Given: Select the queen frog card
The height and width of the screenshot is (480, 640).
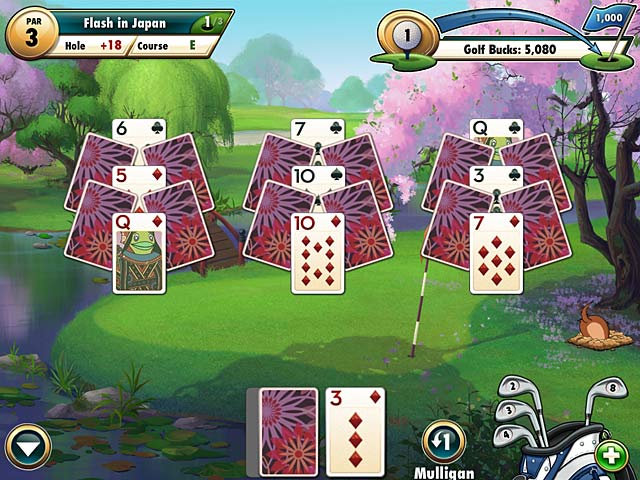Looking at the screenshot, I should coord(139,253).
